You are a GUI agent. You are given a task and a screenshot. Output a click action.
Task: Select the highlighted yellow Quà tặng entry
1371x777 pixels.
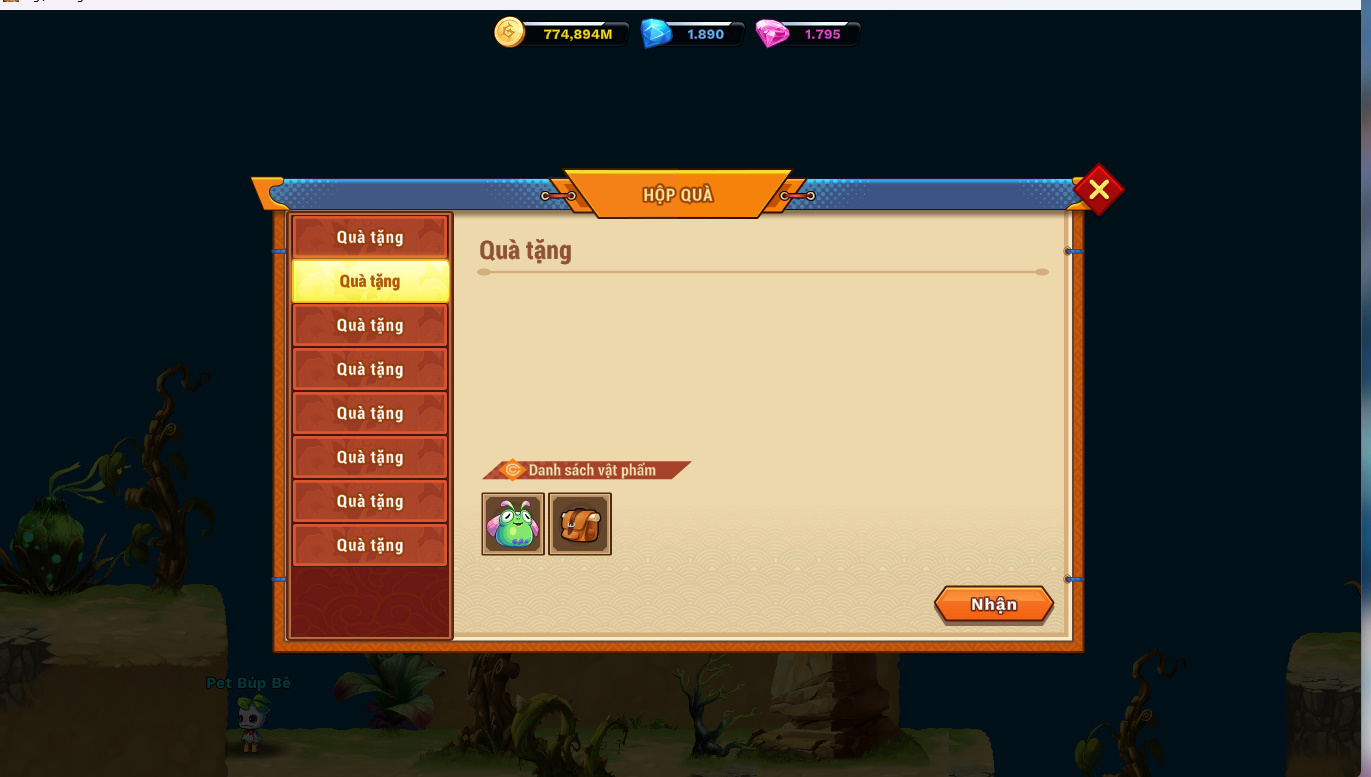click(x=370, y=281)
